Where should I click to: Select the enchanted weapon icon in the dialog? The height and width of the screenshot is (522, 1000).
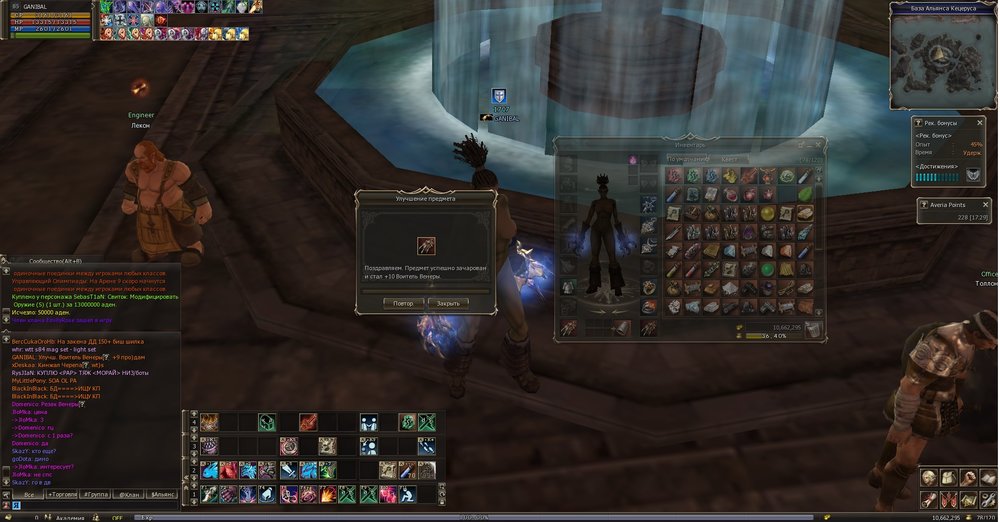425,245
